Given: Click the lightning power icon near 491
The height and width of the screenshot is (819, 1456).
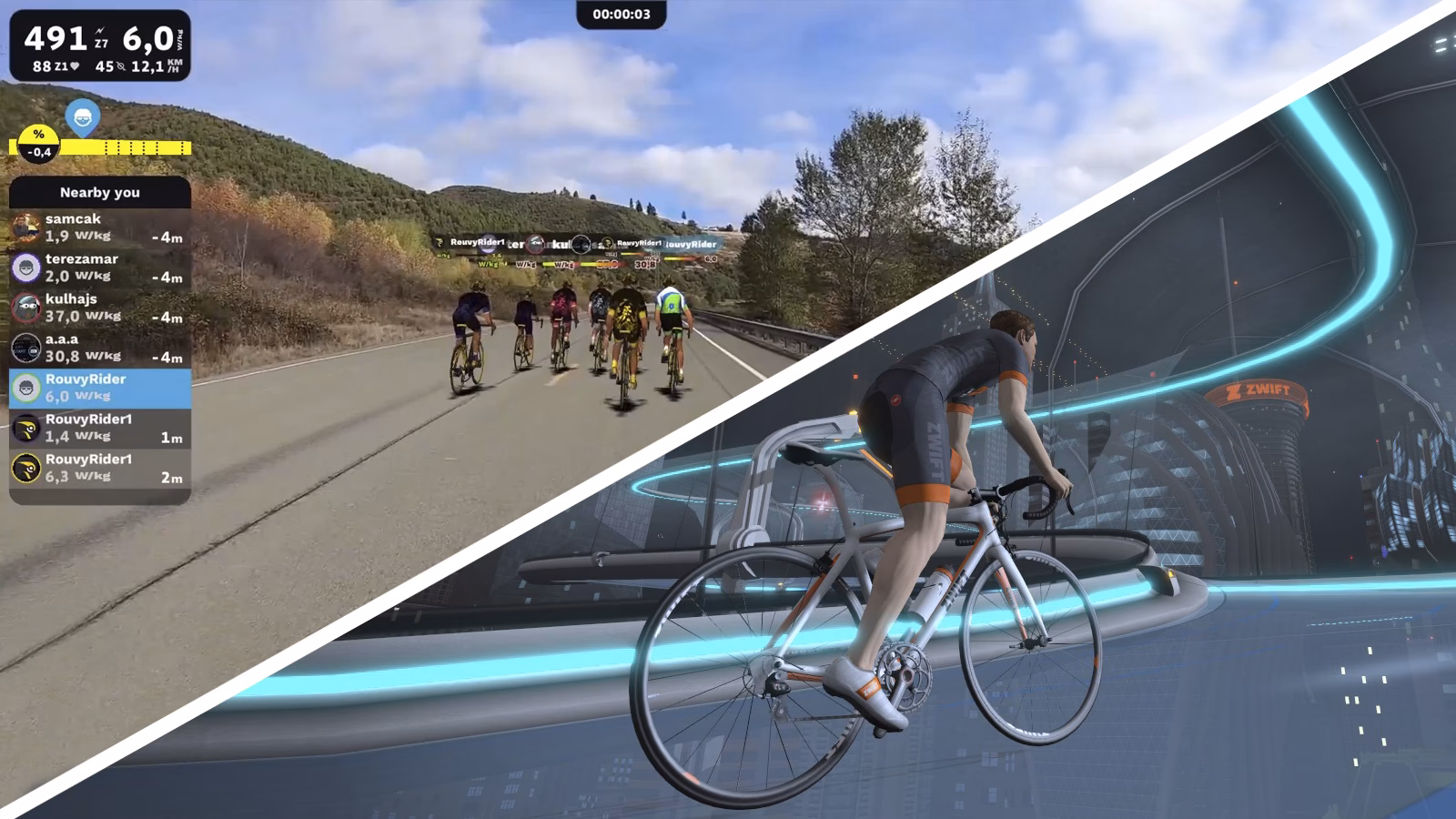Looking at the screenshot, I should coord(100,33).
